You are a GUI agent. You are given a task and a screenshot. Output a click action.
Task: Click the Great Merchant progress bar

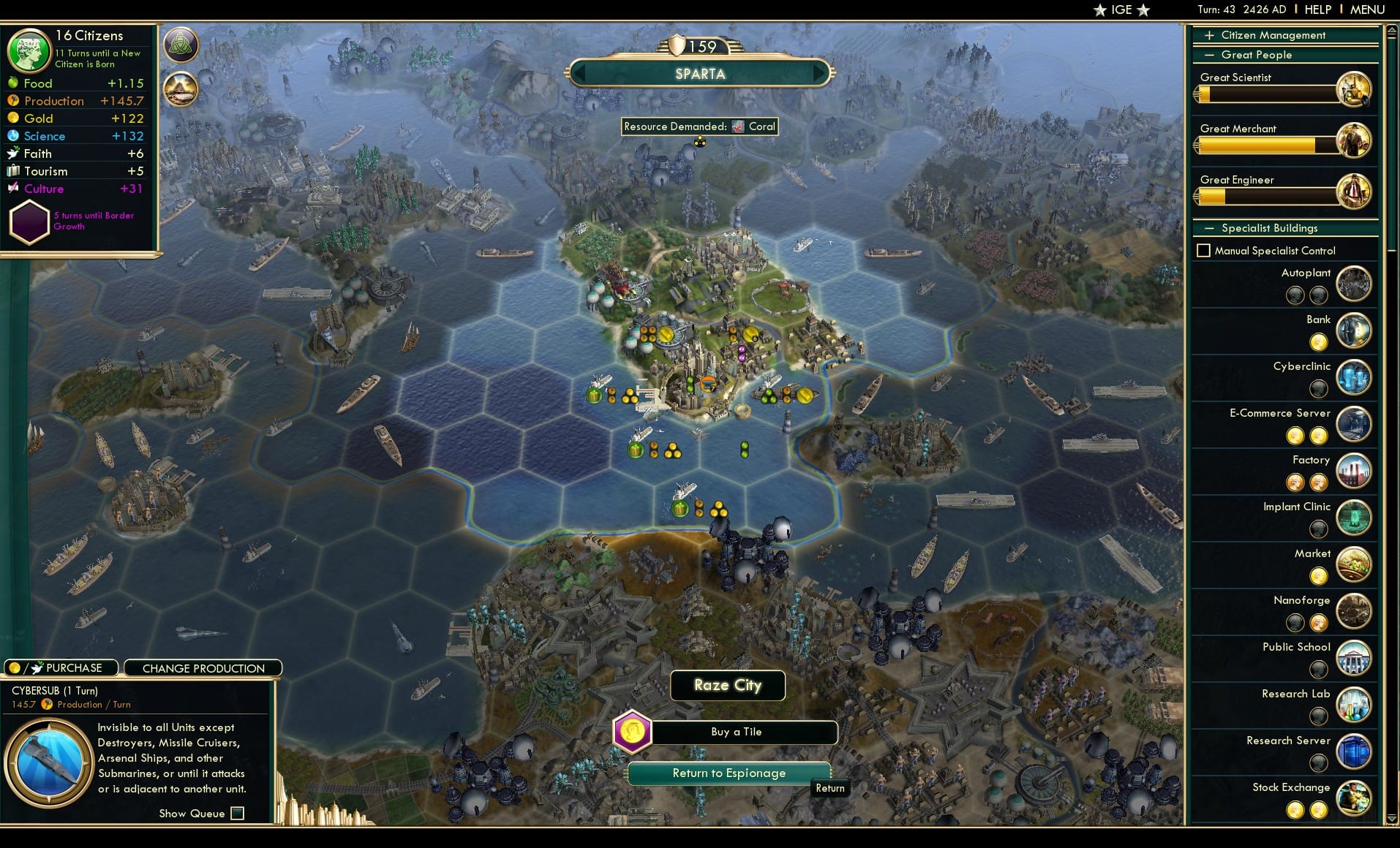pyautogui.click(x=1265, y=145)
